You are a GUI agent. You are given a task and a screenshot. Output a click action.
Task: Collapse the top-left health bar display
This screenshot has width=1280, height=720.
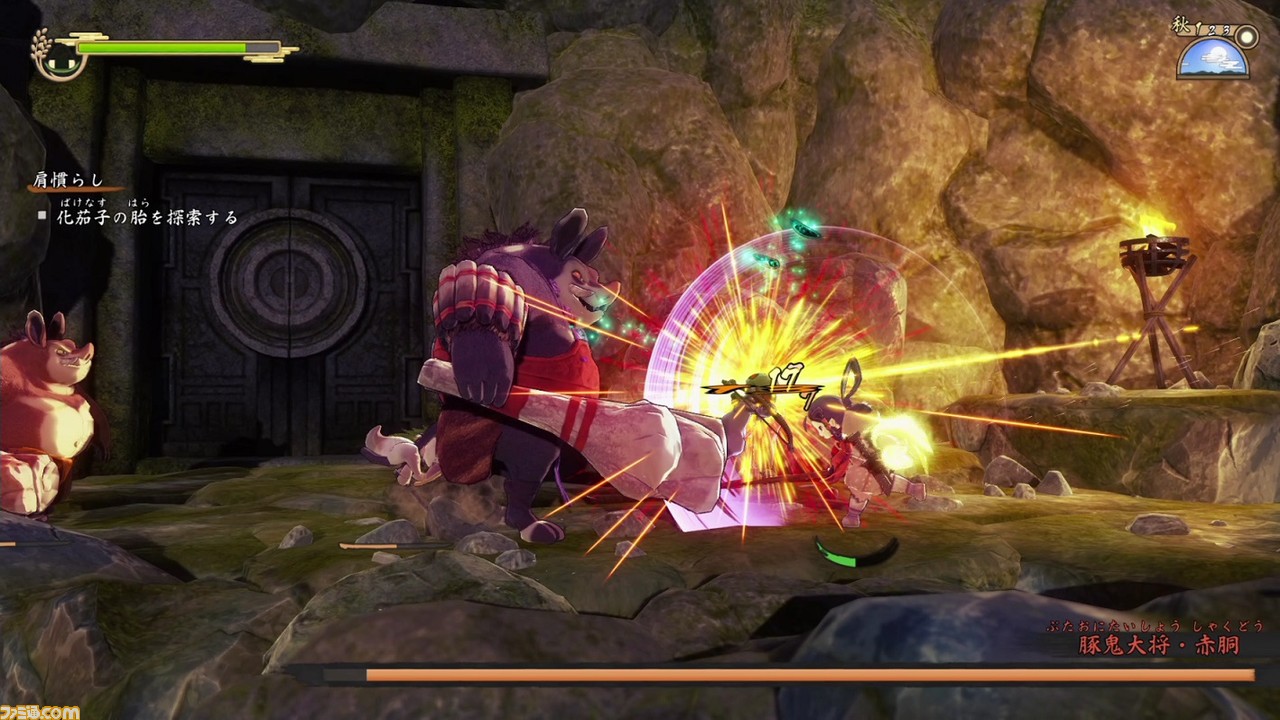point(160,46)
